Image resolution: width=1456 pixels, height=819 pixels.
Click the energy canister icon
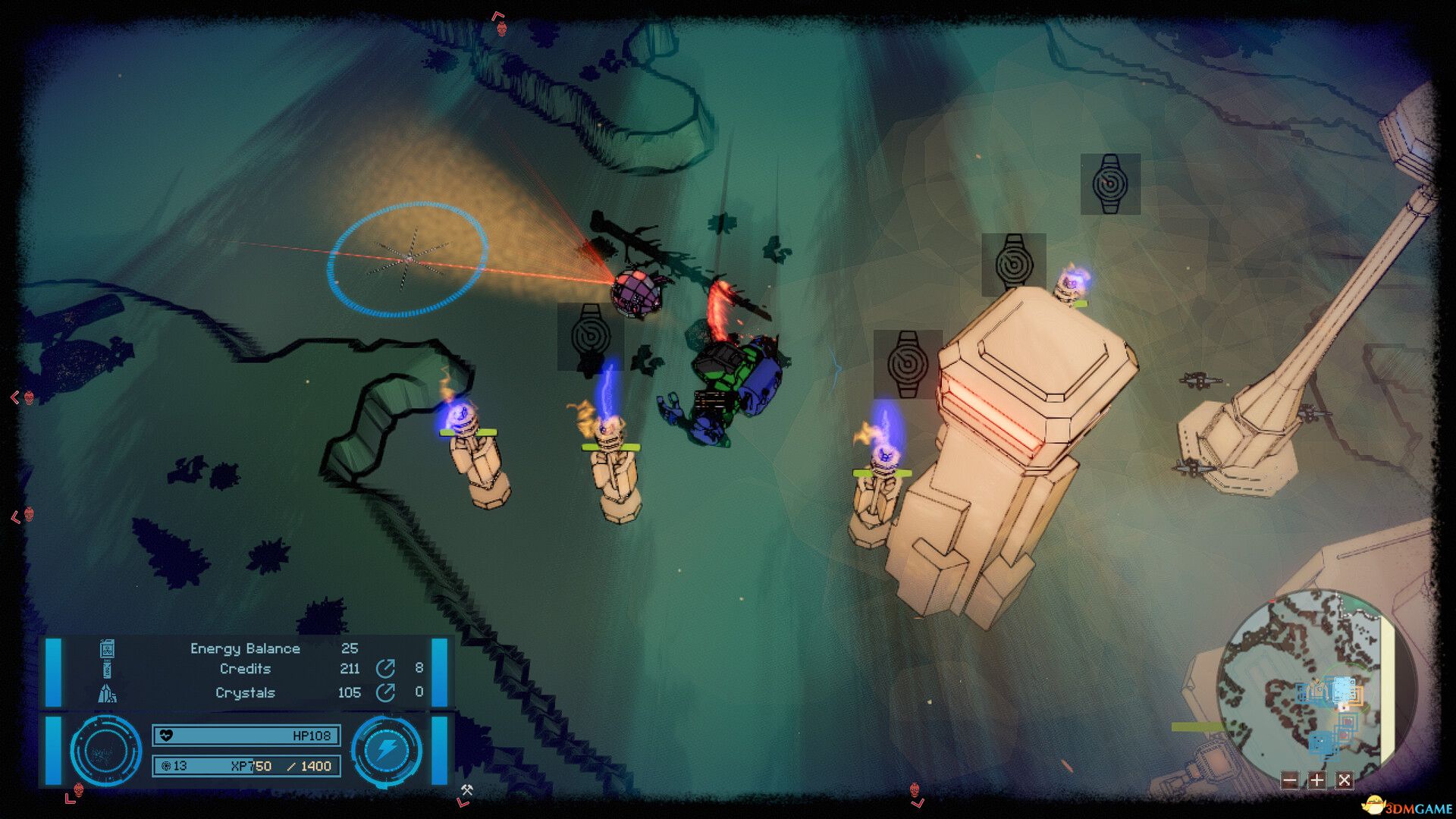point(107,649)
